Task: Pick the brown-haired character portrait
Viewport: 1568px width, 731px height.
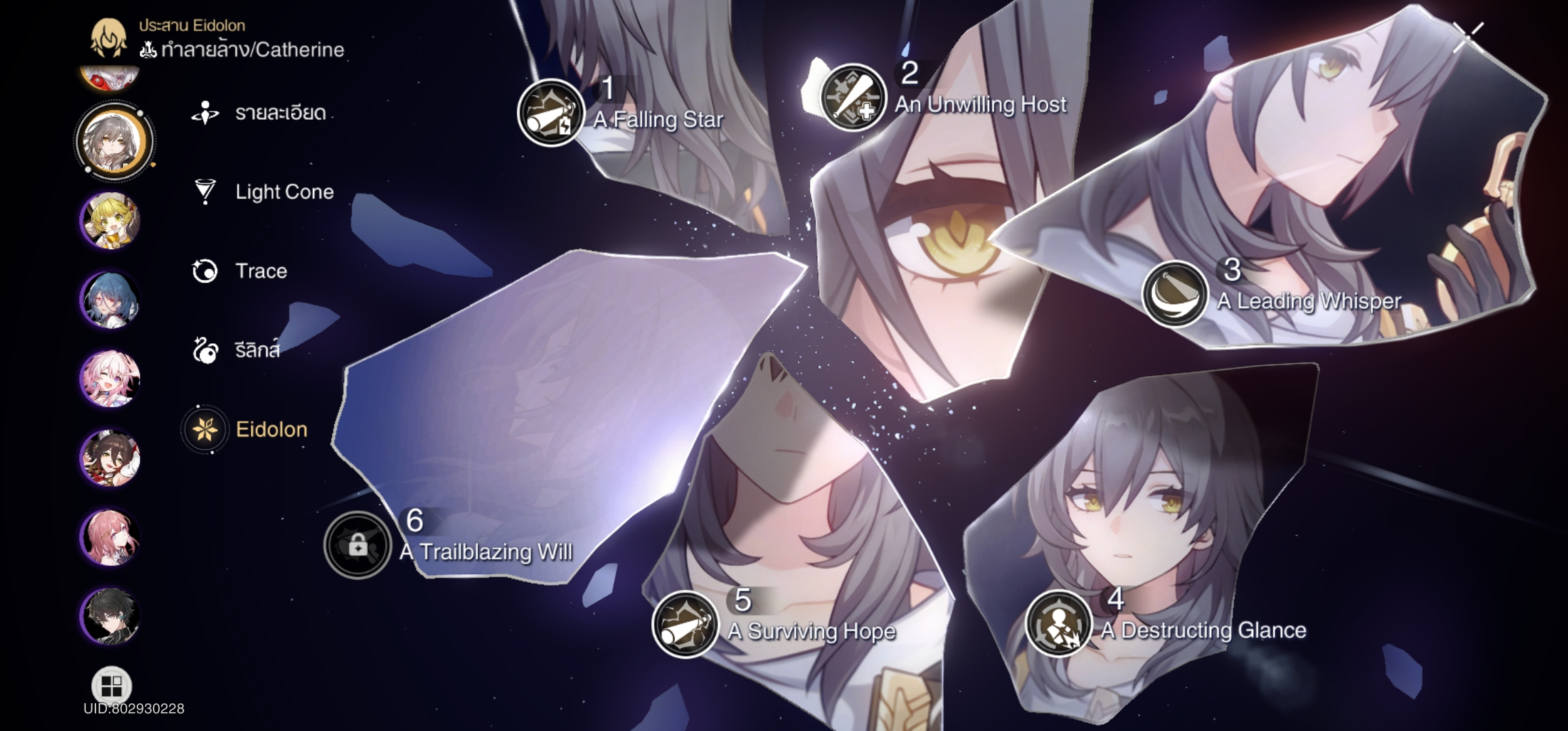Action: pyautogui.click(x=110, y=458)
